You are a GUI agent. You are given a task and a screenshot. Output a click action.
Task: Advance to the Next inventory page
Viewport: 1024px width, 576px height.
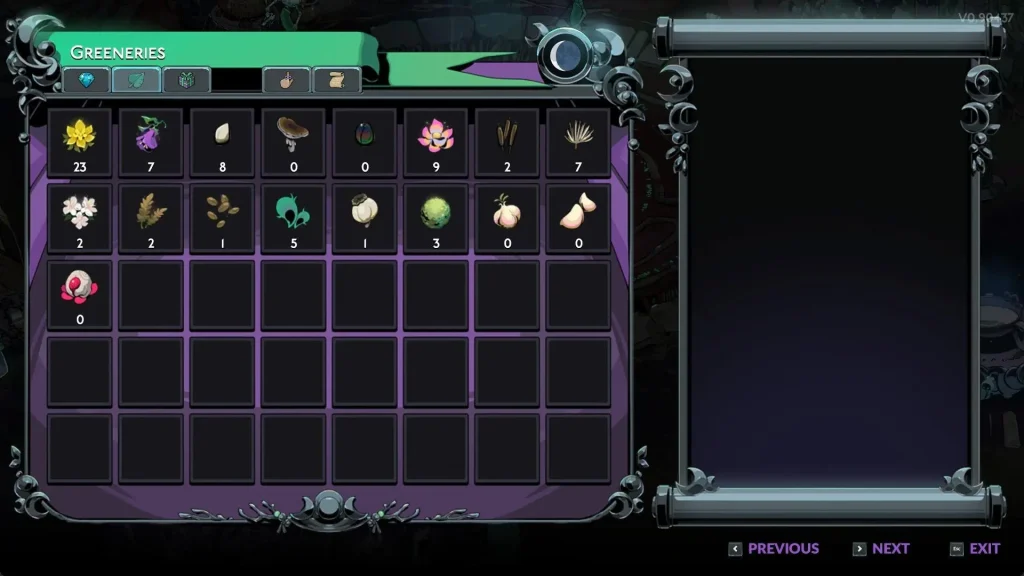[x=881, y=548]
